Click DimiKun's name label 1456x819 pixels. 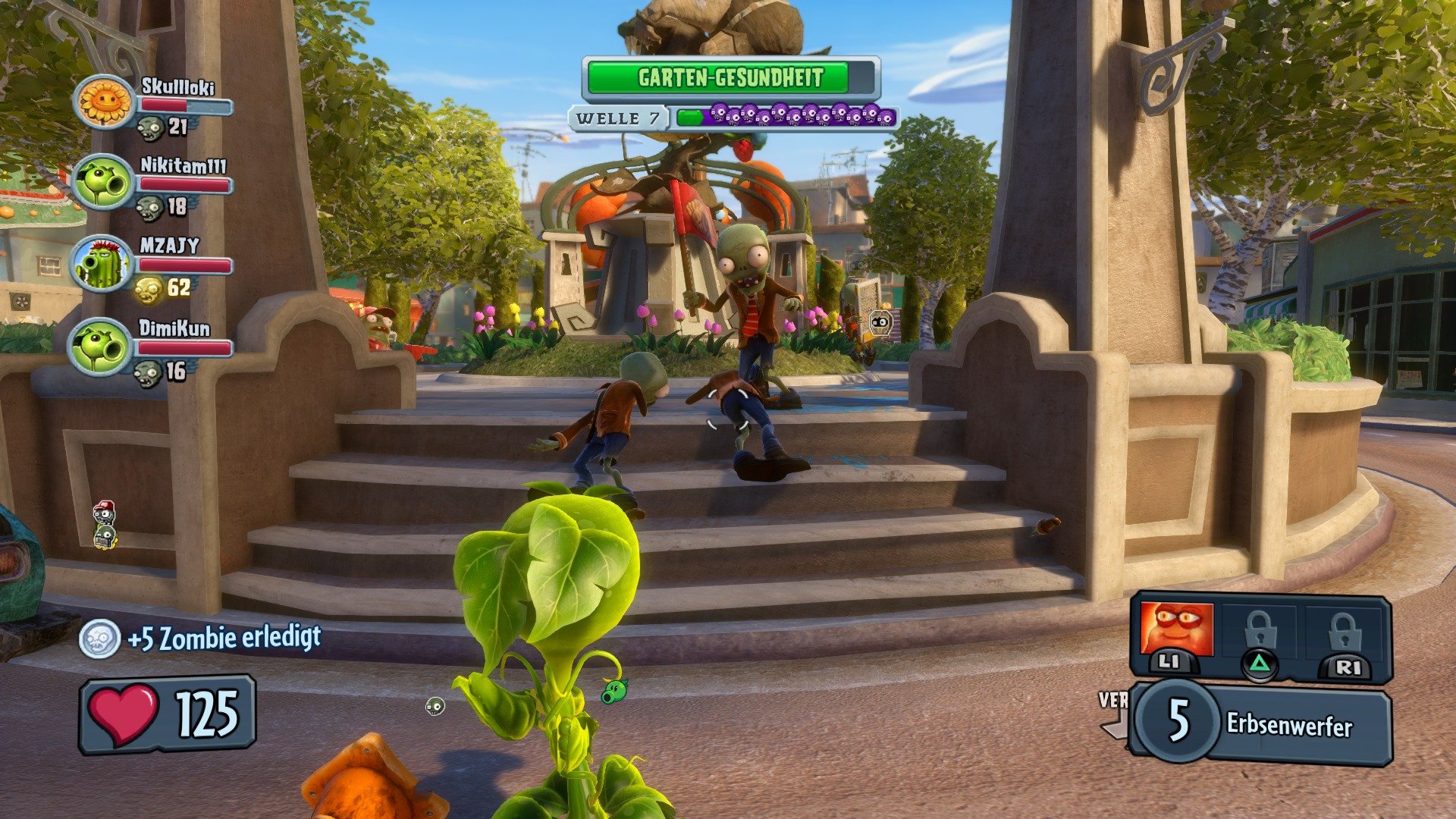coord(176,328)
